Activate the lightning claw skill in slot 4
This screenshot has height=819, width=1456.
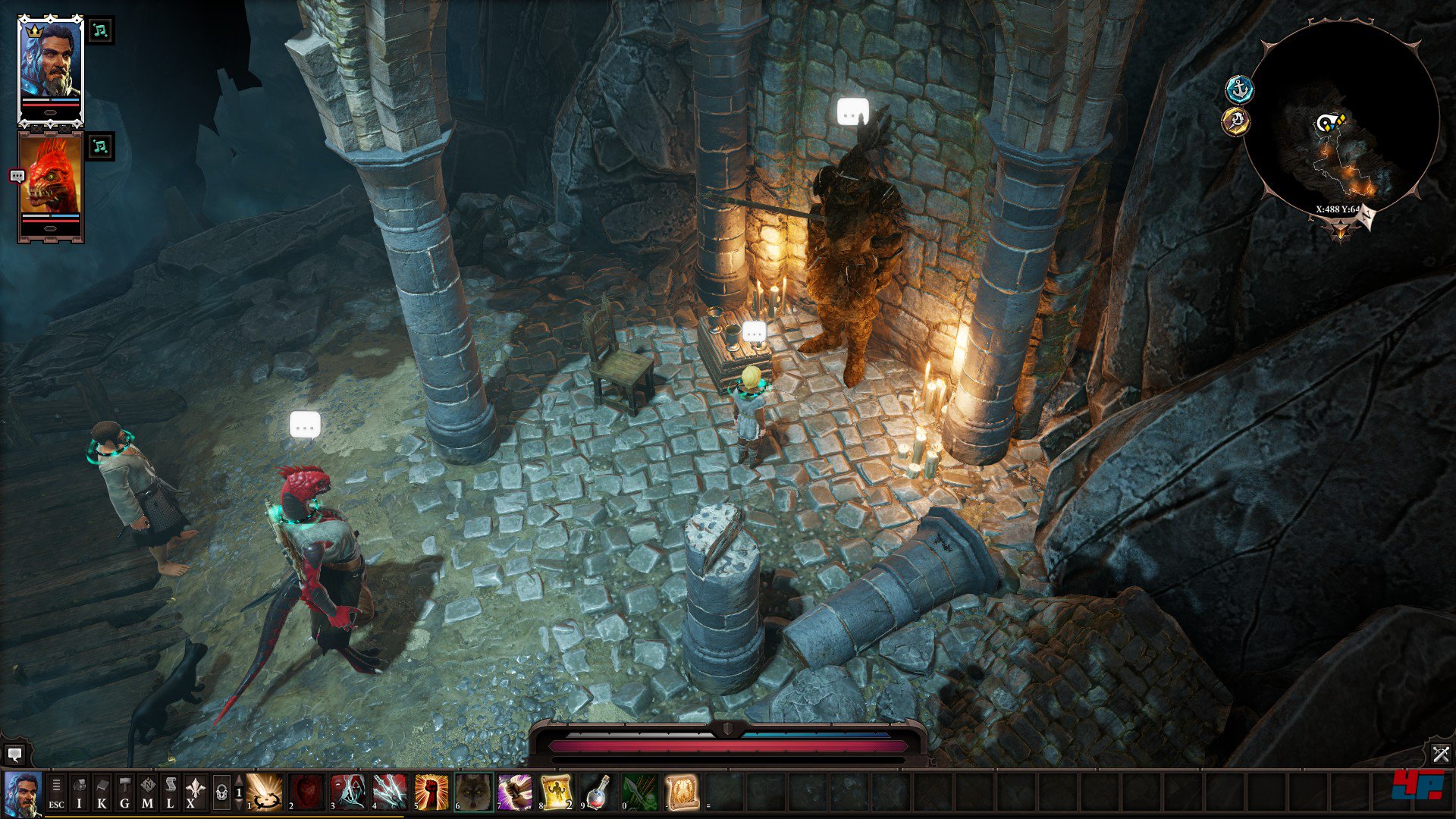390,792
